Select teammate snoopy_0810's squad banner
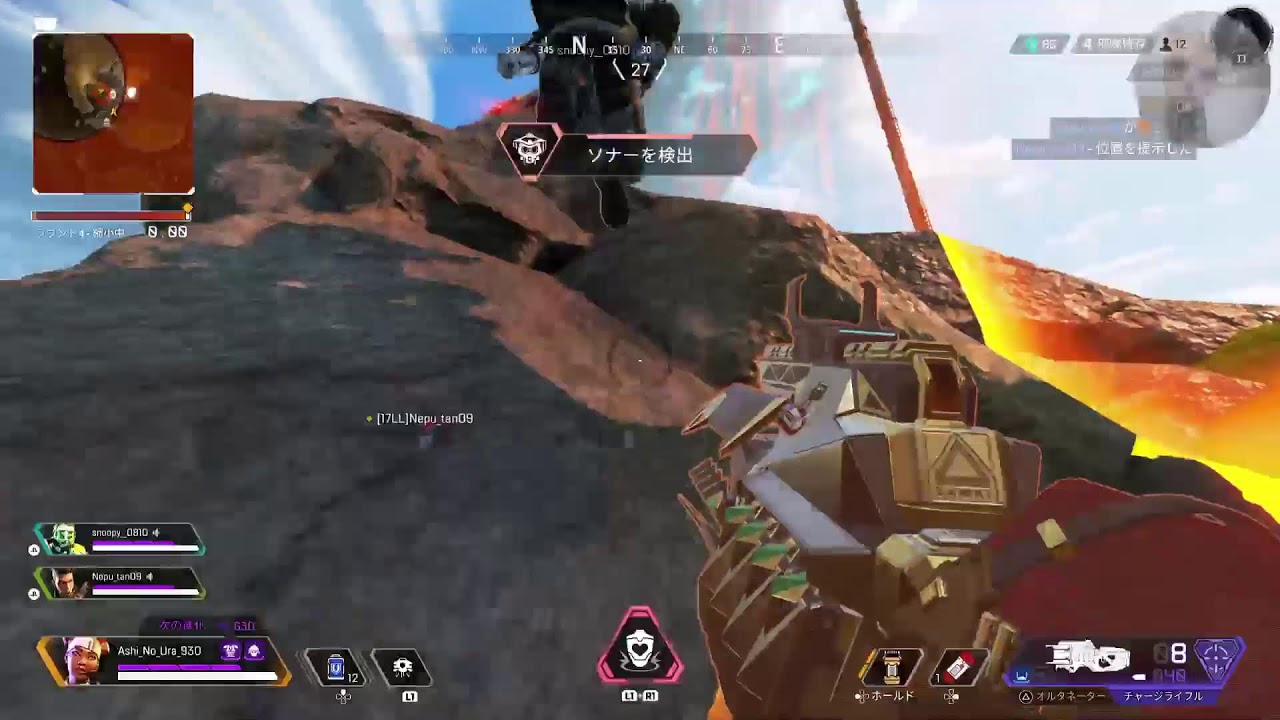1280x720 pixels. pyautogui.click(x=119, y=539)
